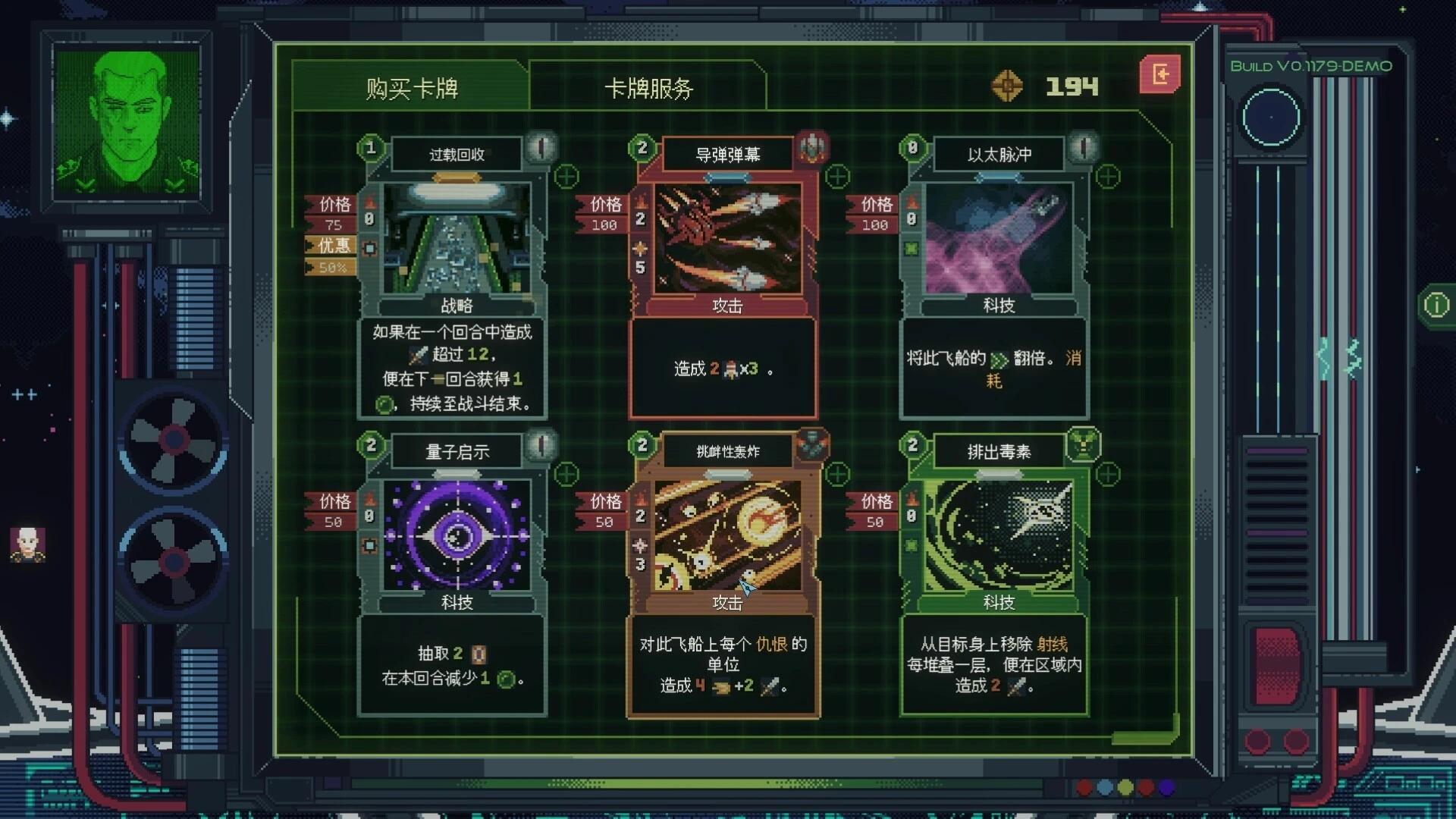Click the red dot among bottom-right colored dots

pyautogui.click(x=1084, y=786)
